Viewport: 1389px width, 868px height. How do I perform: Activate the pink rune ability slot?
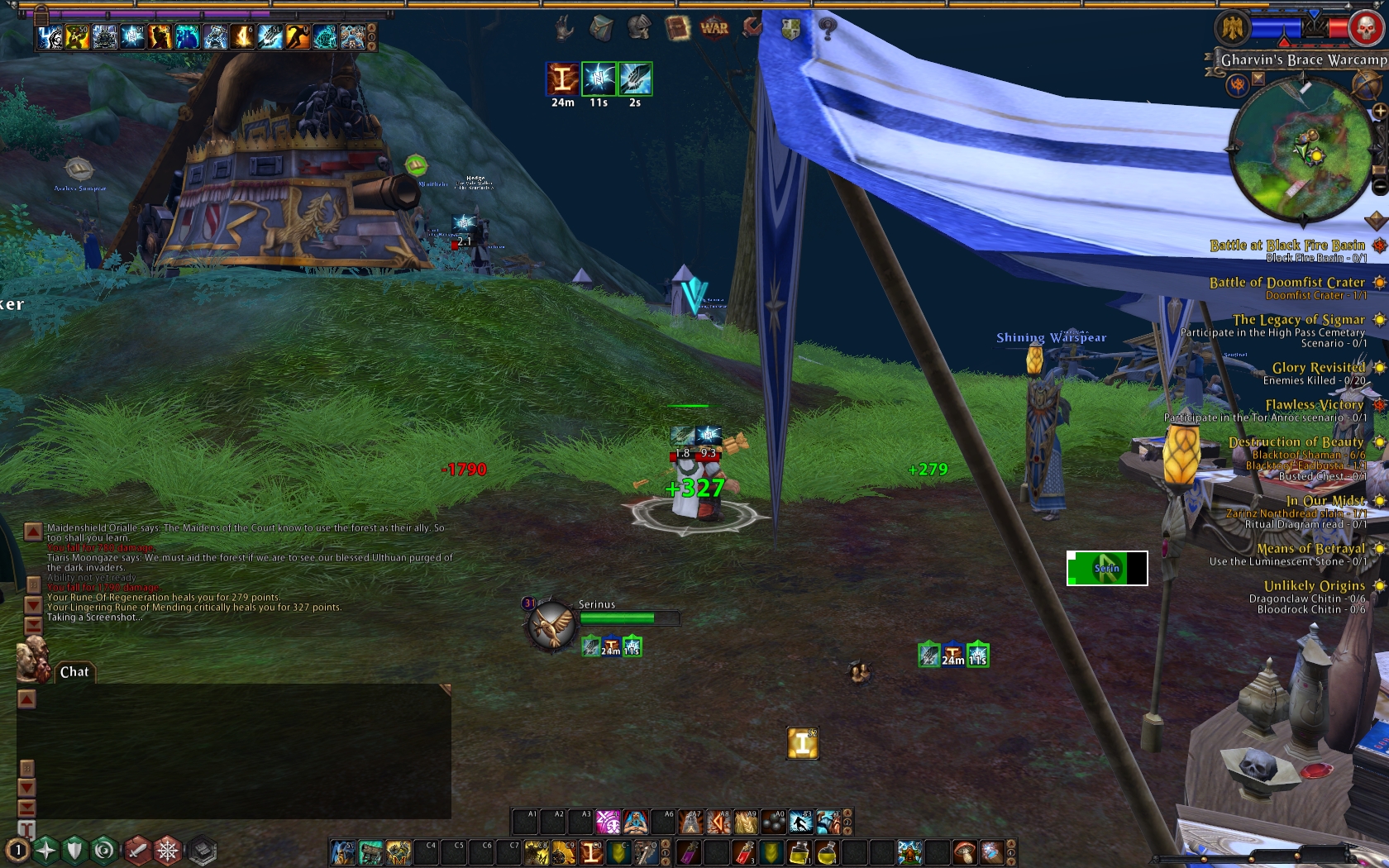pyautogui.click(x=608, y=822)
